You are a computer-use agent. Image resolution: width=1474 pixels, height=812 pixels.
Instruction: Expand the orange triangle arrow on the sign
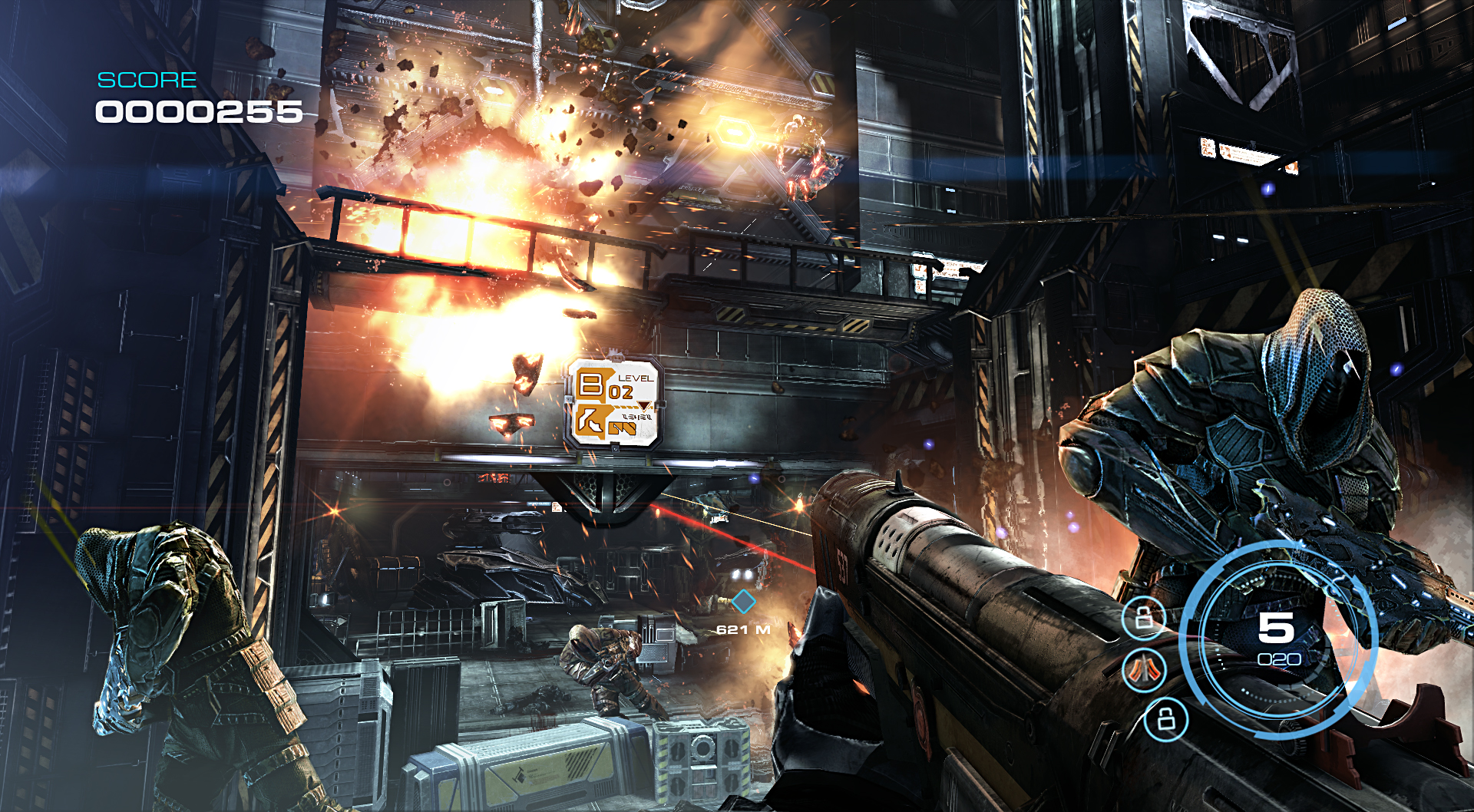[x=644, y=406]
